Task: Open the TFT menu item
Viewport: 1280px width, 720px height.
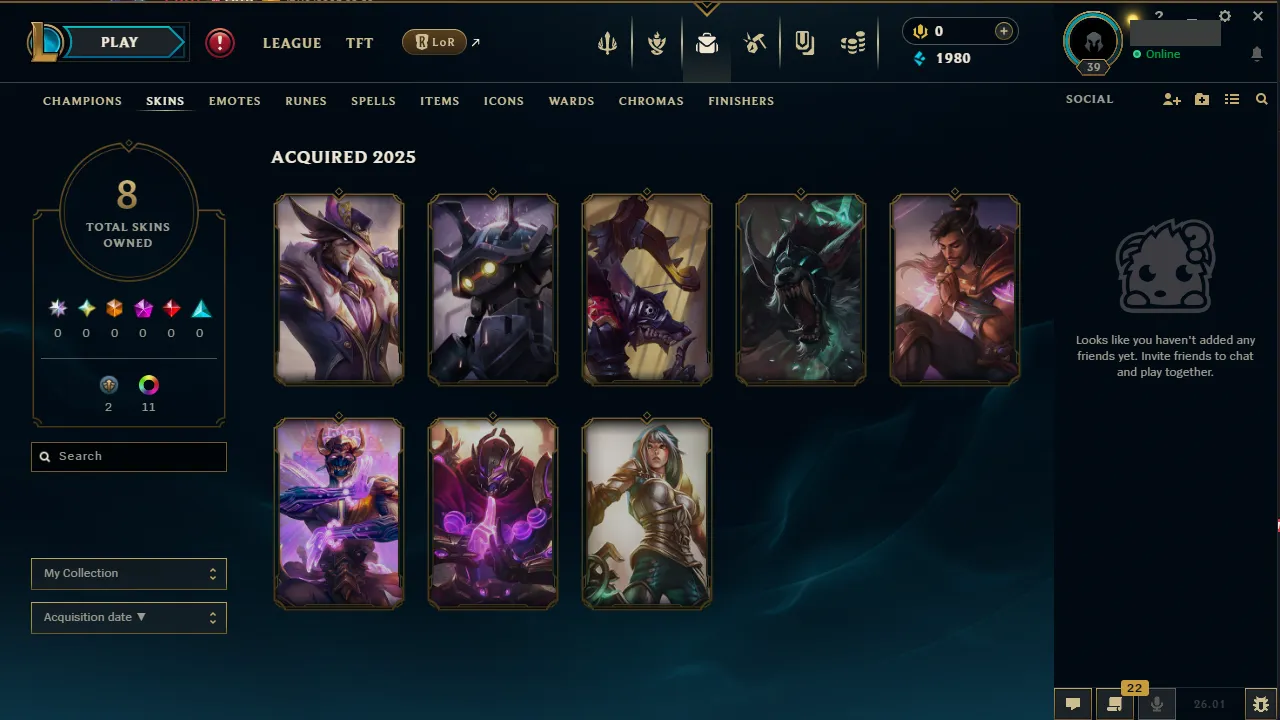Action: pos(359,43)
